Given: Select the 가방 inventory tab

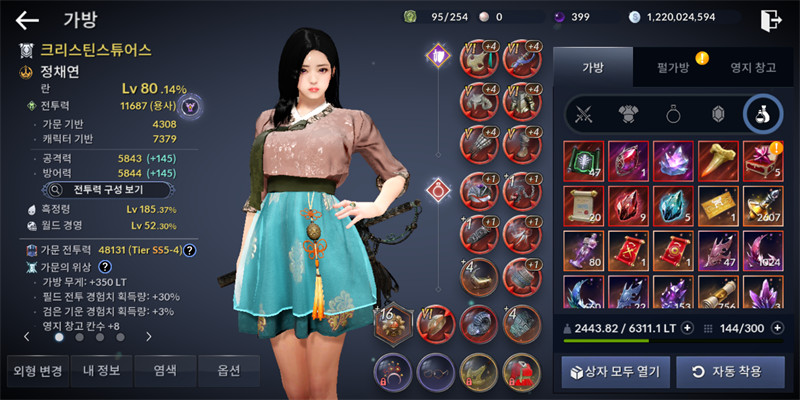Looking at the screenshot, I should click(x=593, y=67).
